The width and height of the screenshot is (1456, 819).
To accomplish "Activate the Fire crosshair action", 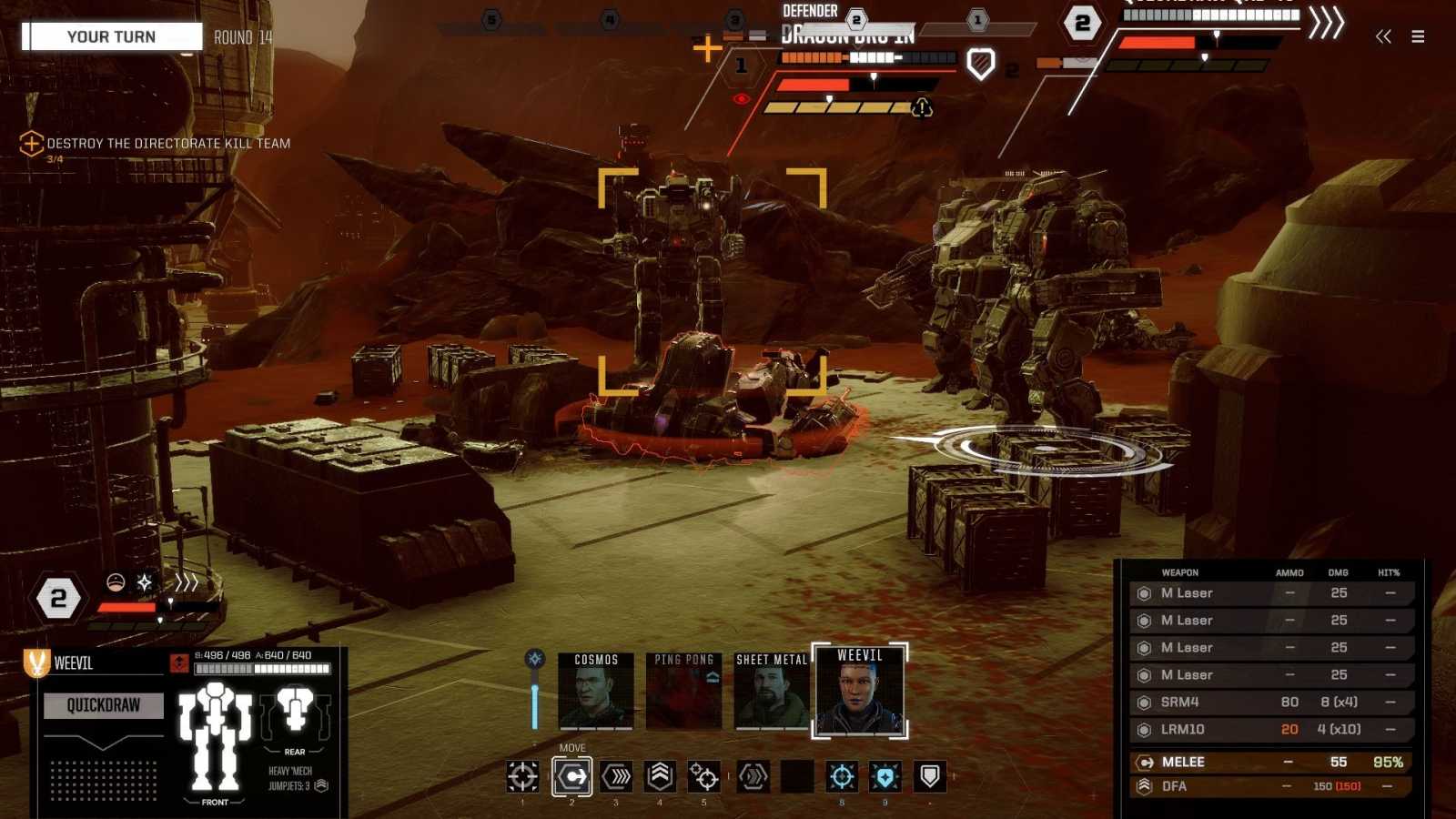I will pyautogui.click(x=523, y=776).
